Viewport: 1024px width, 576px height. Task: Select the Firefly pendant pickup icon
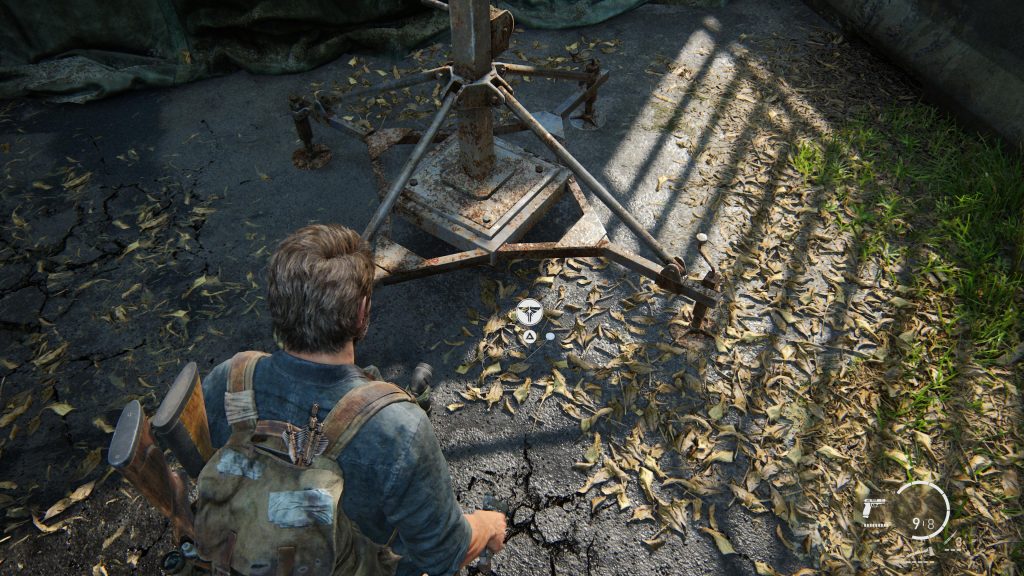[529, 310]
